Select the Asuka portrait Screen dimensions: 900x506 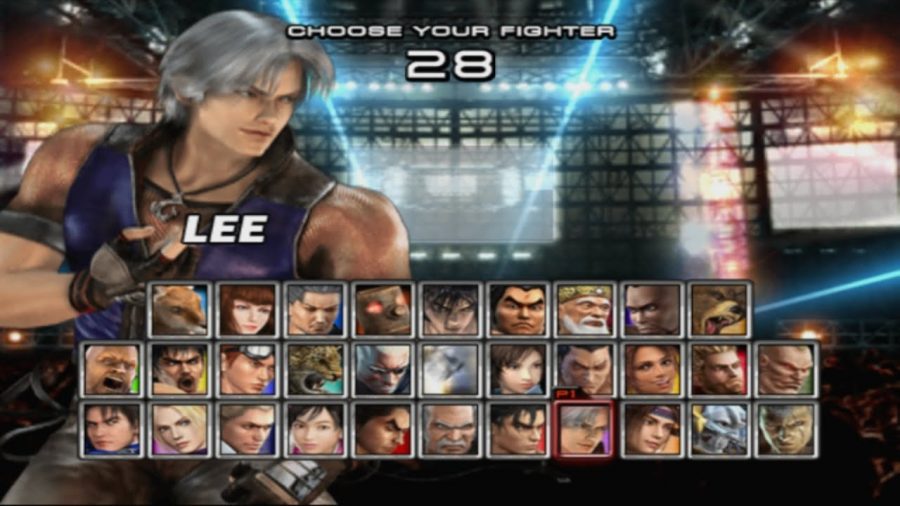click(x=516, y=370)
